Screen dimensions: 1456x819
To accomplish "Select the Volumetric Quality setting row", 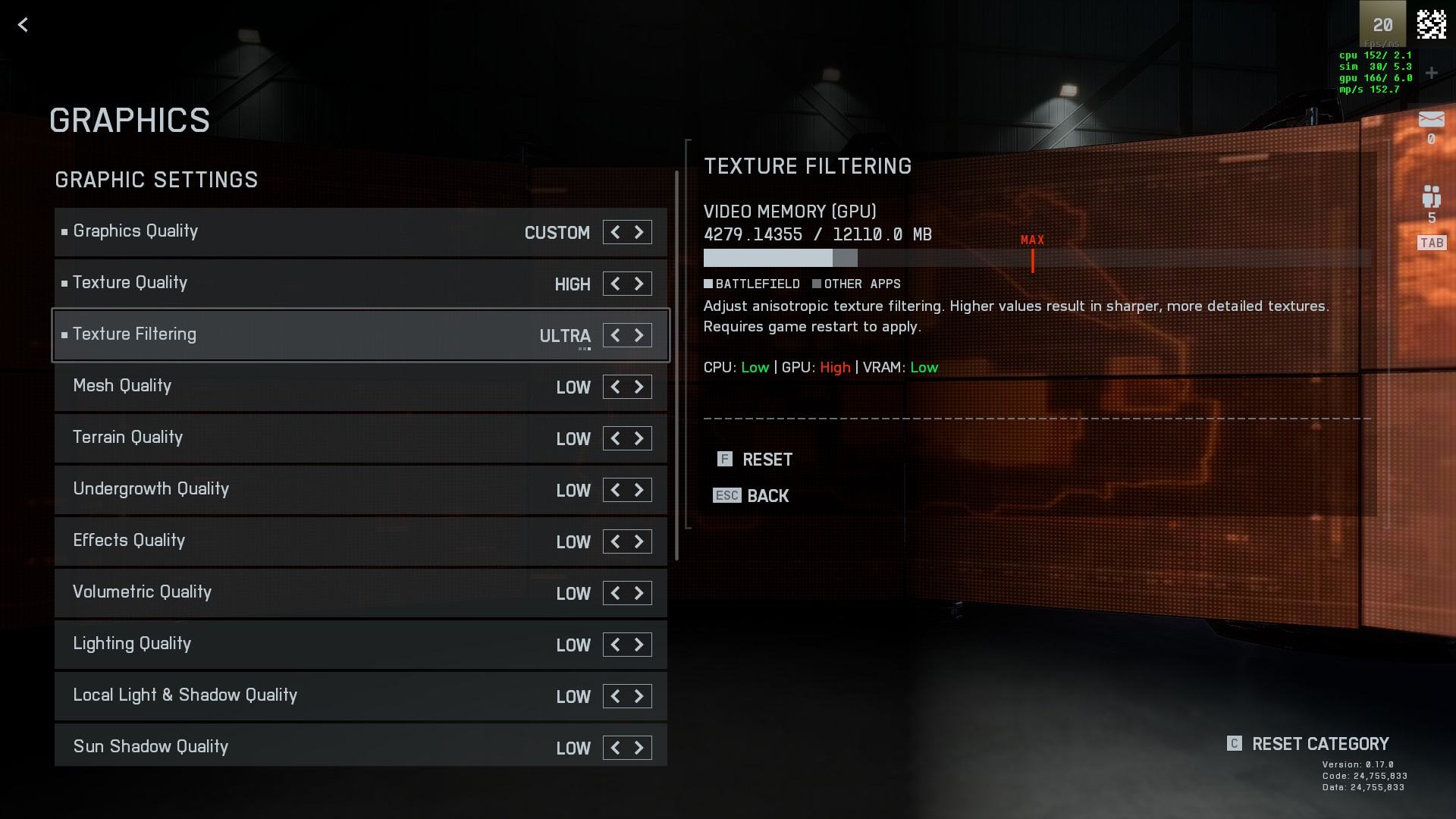I will tap(303, 593).
